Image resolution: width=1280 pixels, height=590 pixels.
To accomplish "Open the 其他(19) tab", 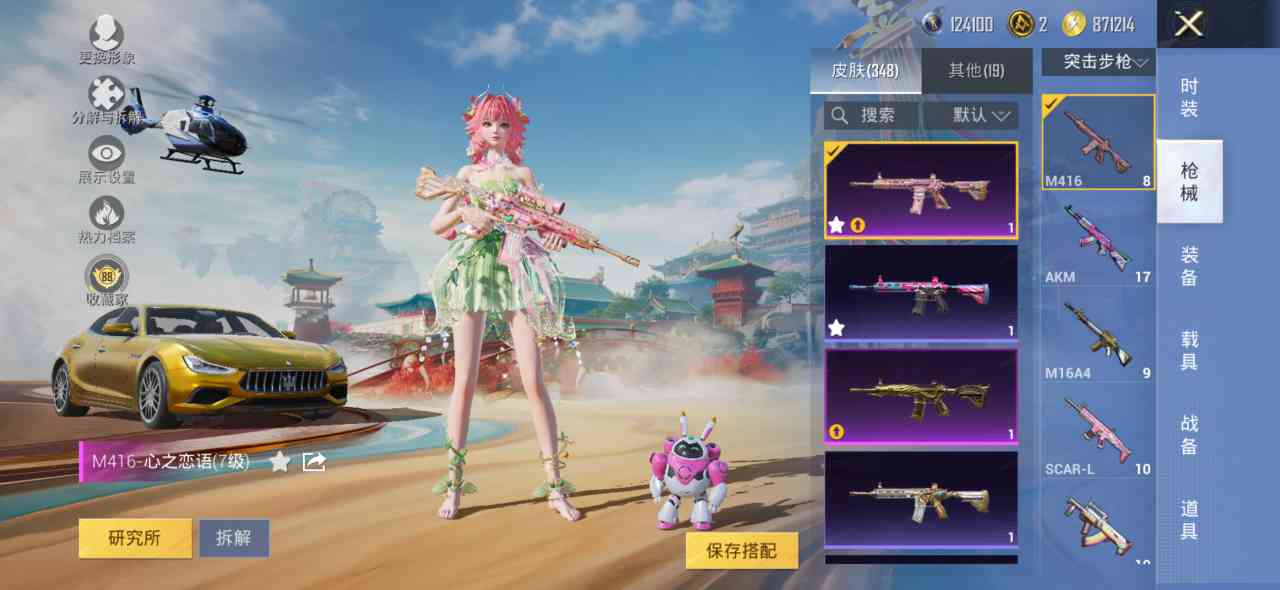I will click(x=976, y=71).
